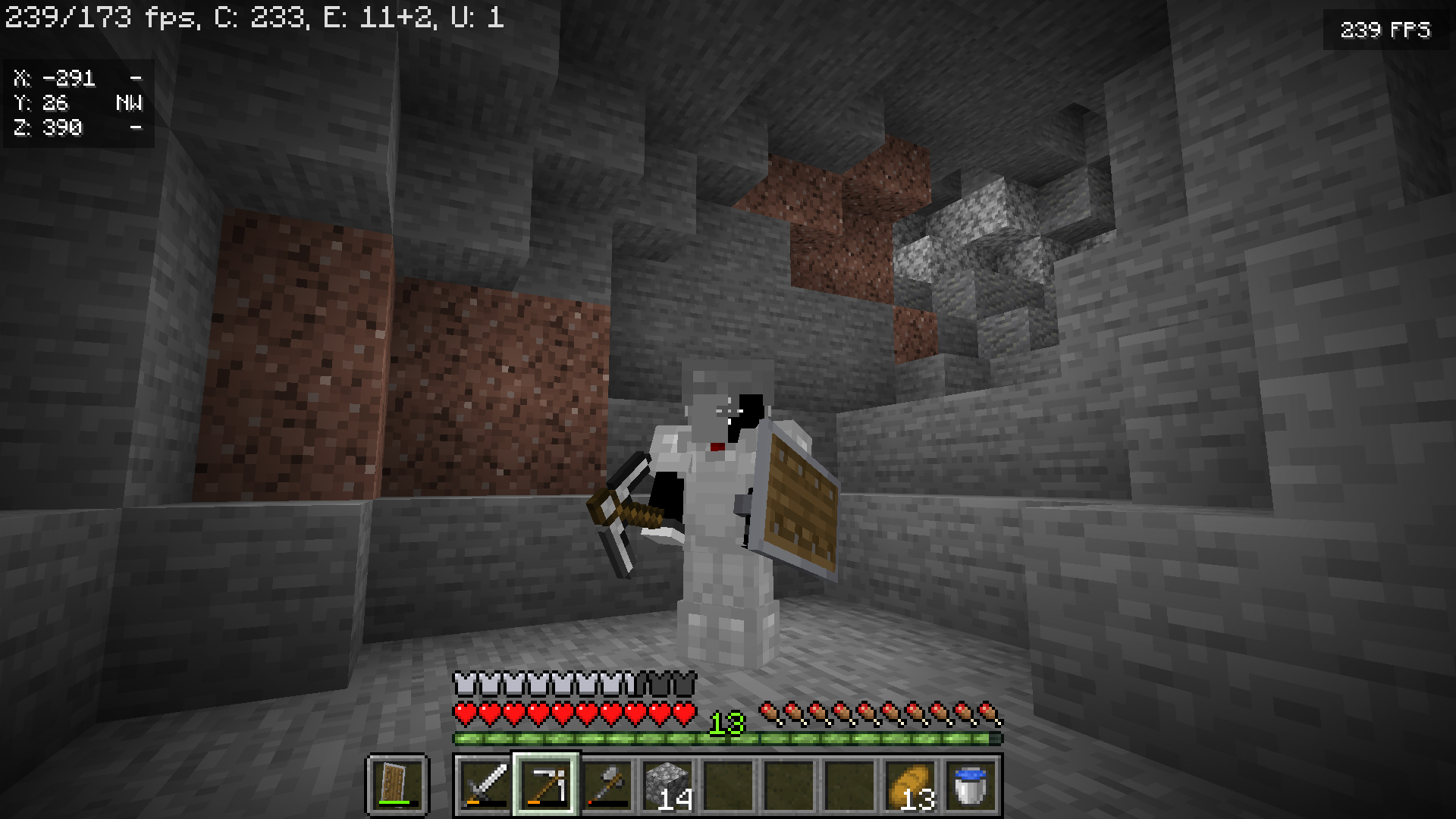Click the first armor chestplate icon
Screen dimensions: 1456x819
coord(461,683)
